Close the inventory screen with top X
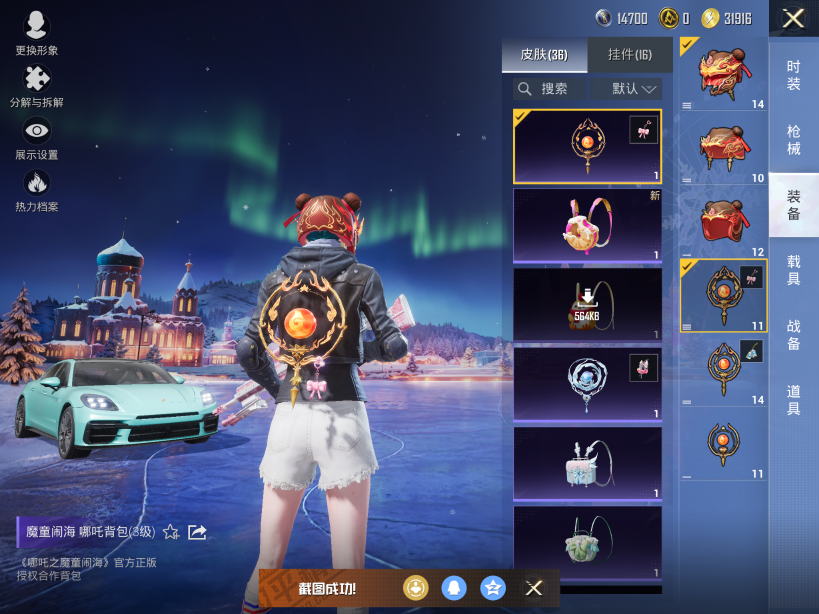Screen dimensions: 819x614 tap(793, 18)
